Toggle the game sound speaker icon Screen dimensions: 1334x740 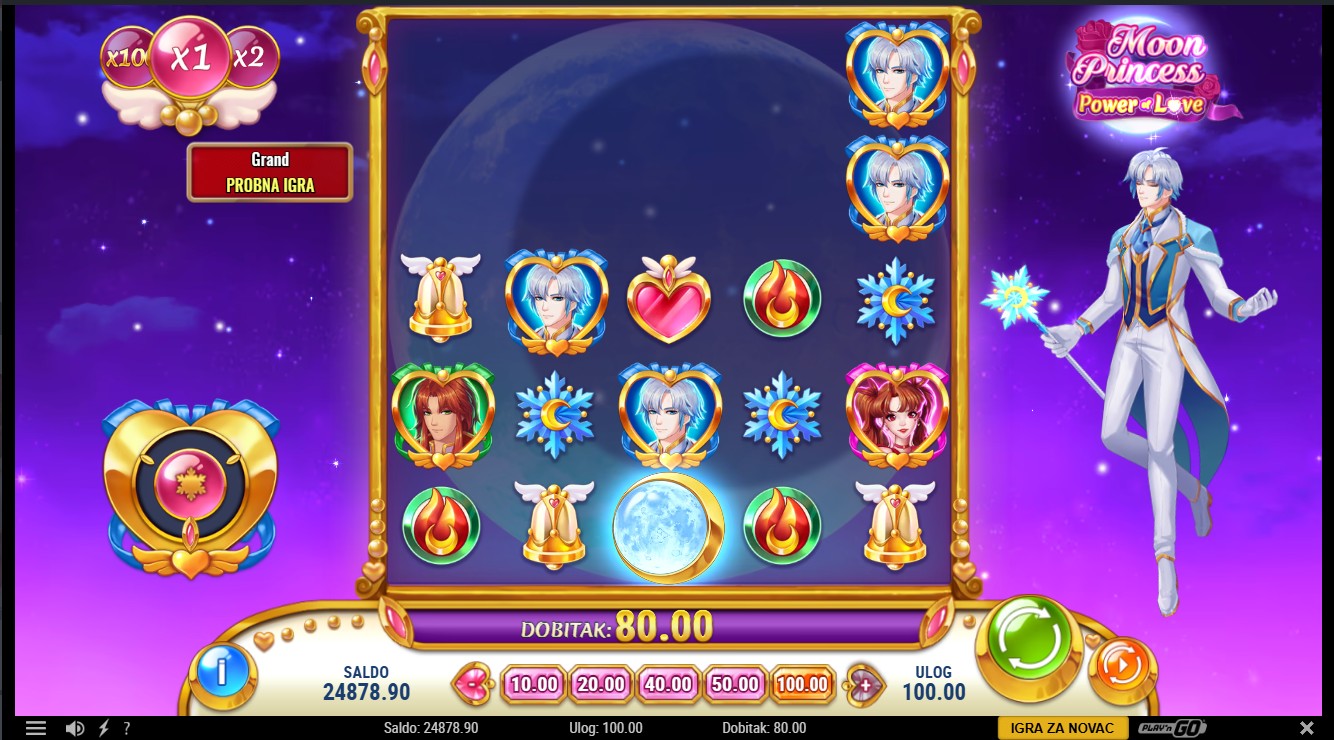[75, 728]
